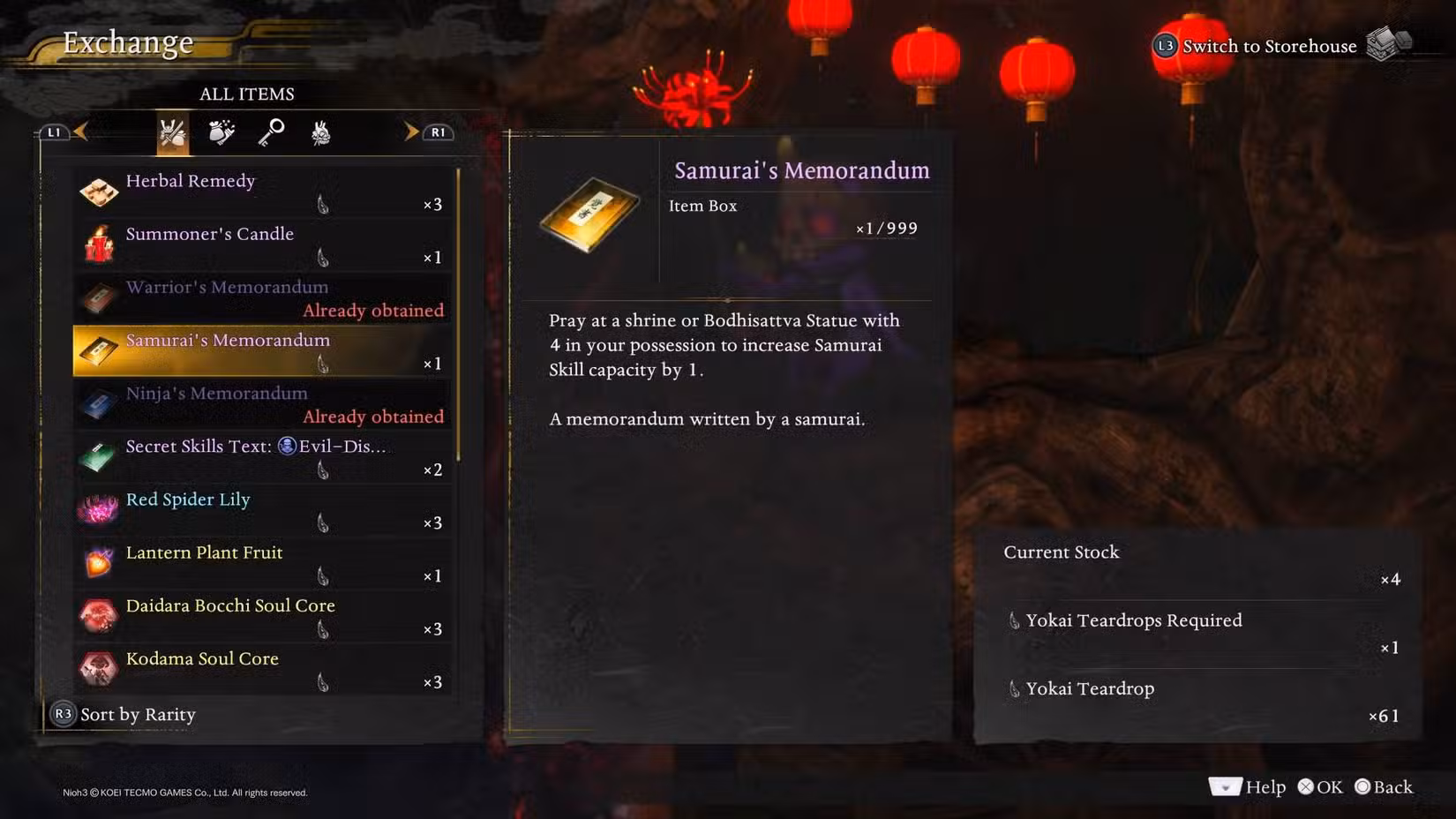The image size is (1456, 819).
Task: Select the equipment category tab icon
Action: click(173, 131)
